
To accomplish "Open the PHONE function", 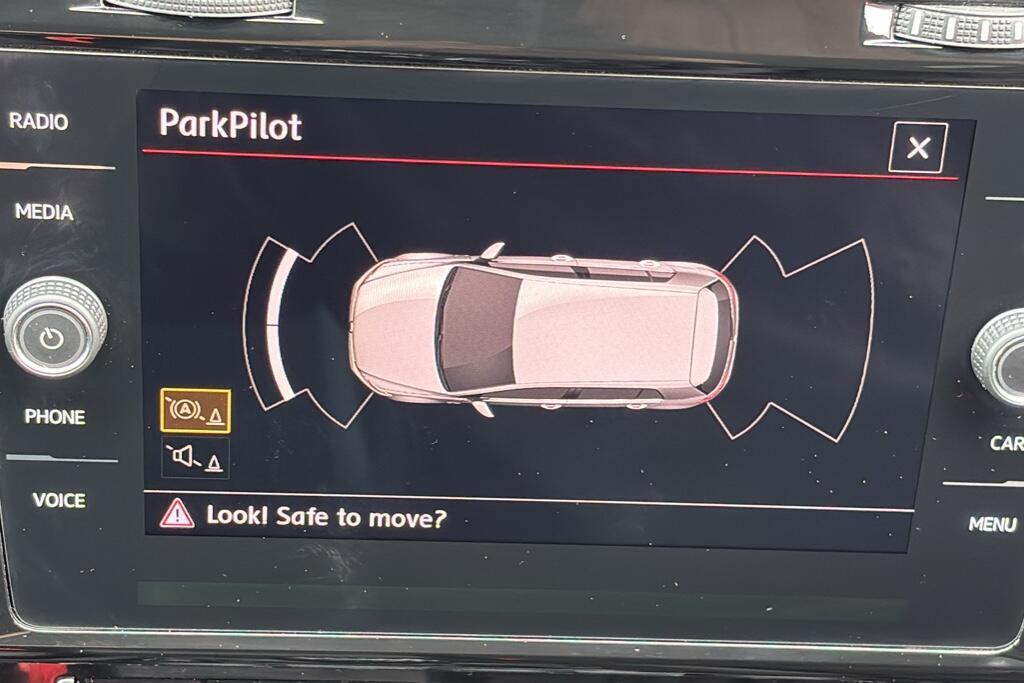I will click(x=54, y=417).
